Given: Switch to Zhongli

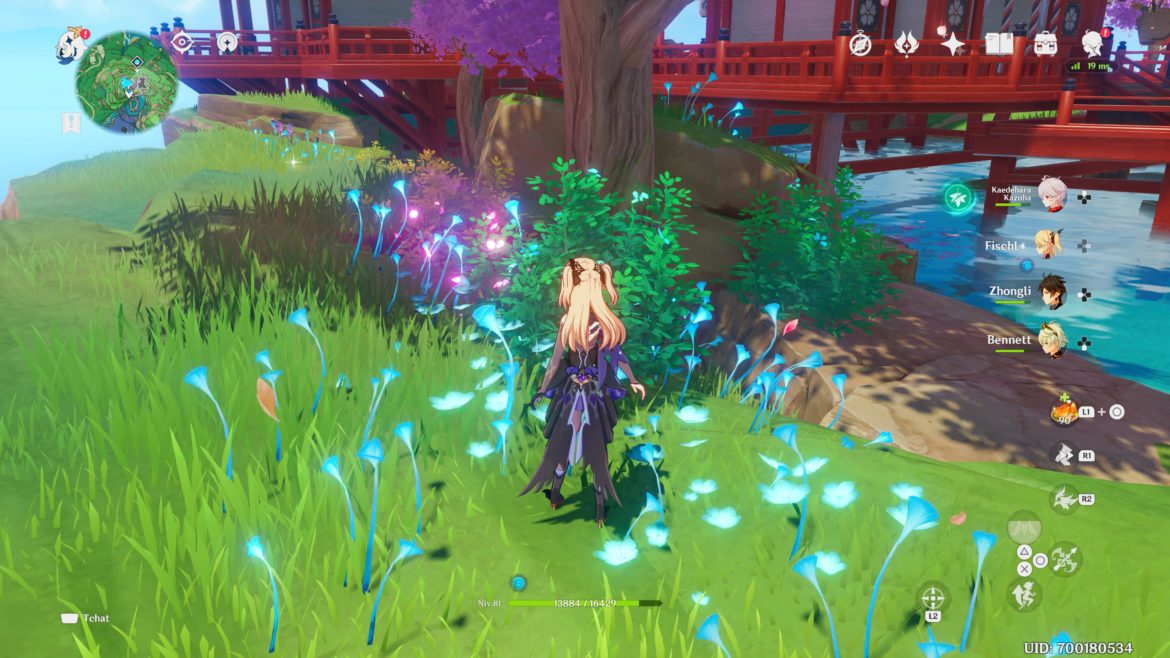Looking at the screenshot, I should click(x=1051, y=293).
